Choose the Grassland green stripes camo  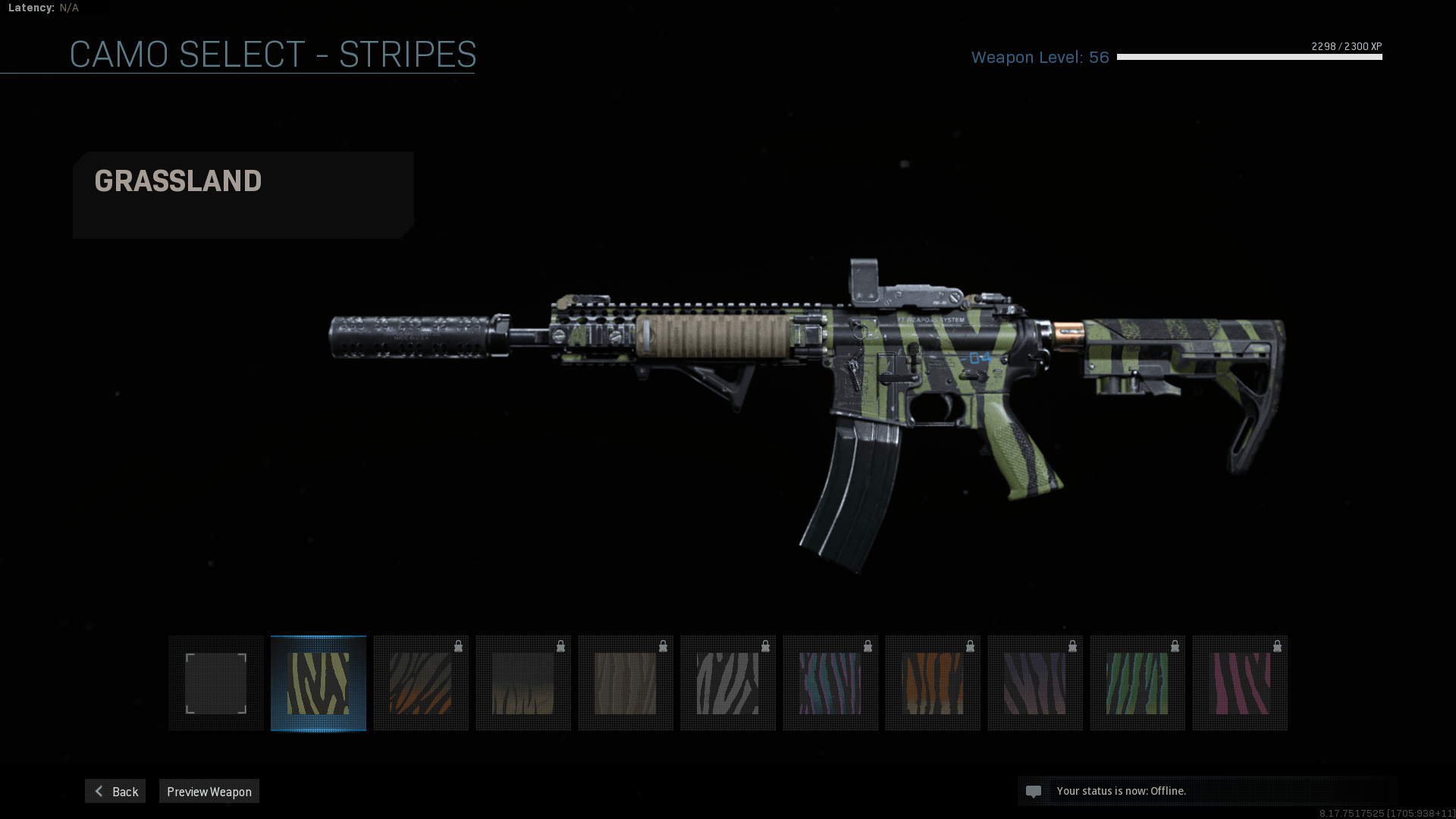pos(318,683)
